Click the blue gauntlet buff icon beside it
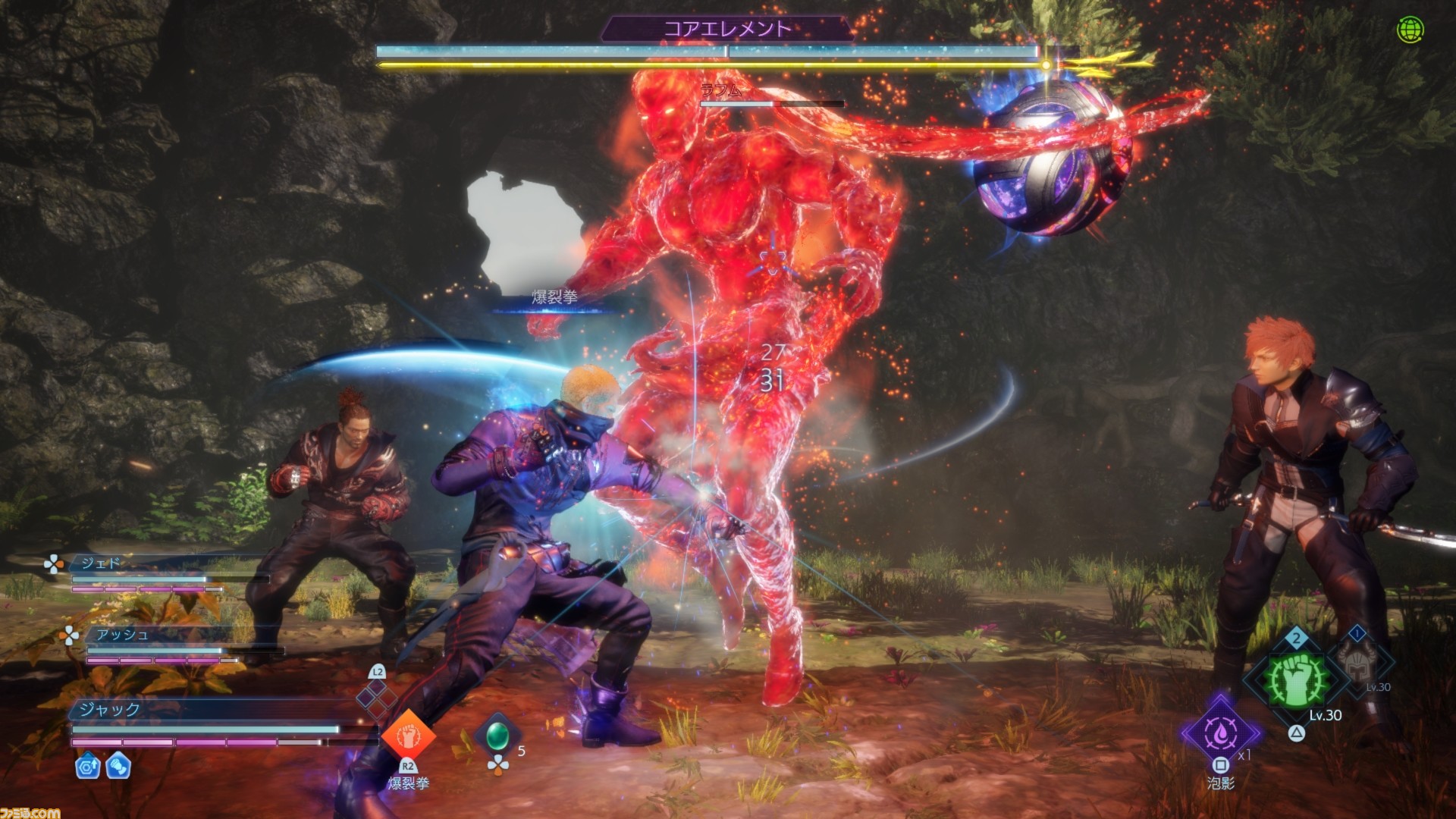The width and height of the screenshot is (1456, 819). pyautogui.click(x=118, y=767)
